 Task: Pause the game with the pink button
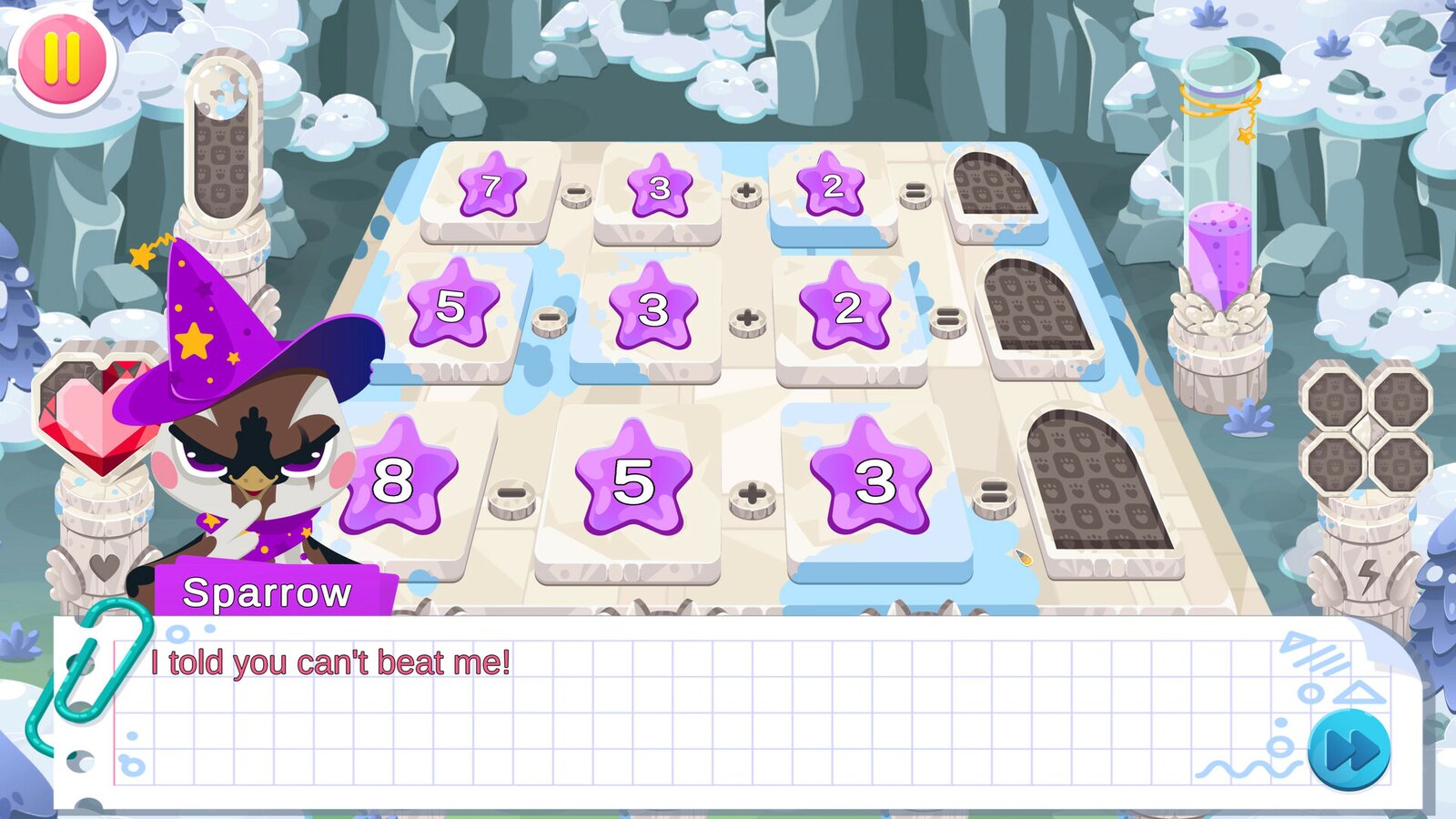coord(62,59)
